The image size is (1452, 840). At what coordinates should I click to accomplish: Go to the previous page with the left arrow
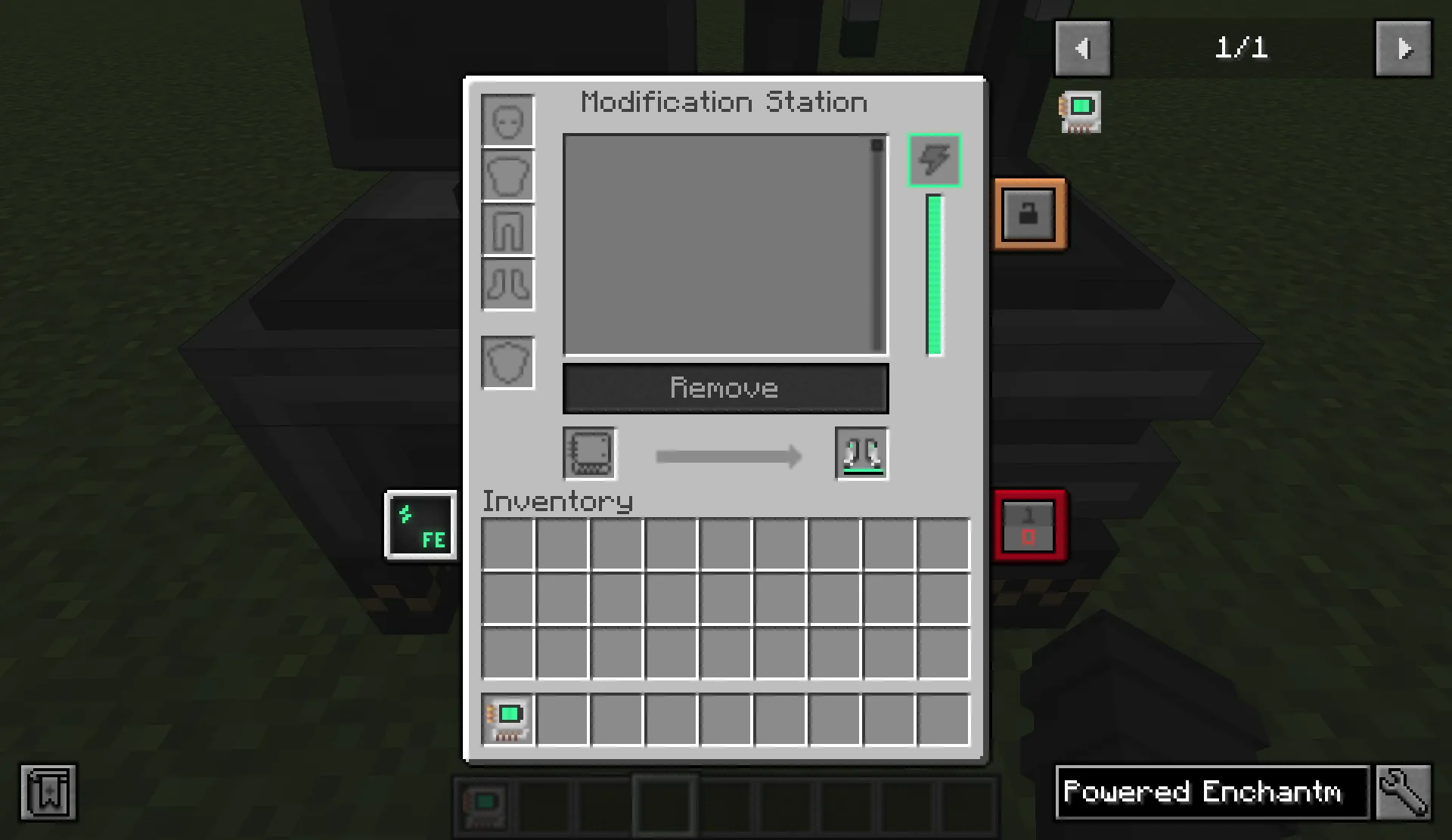click(x=1083, y=48)
